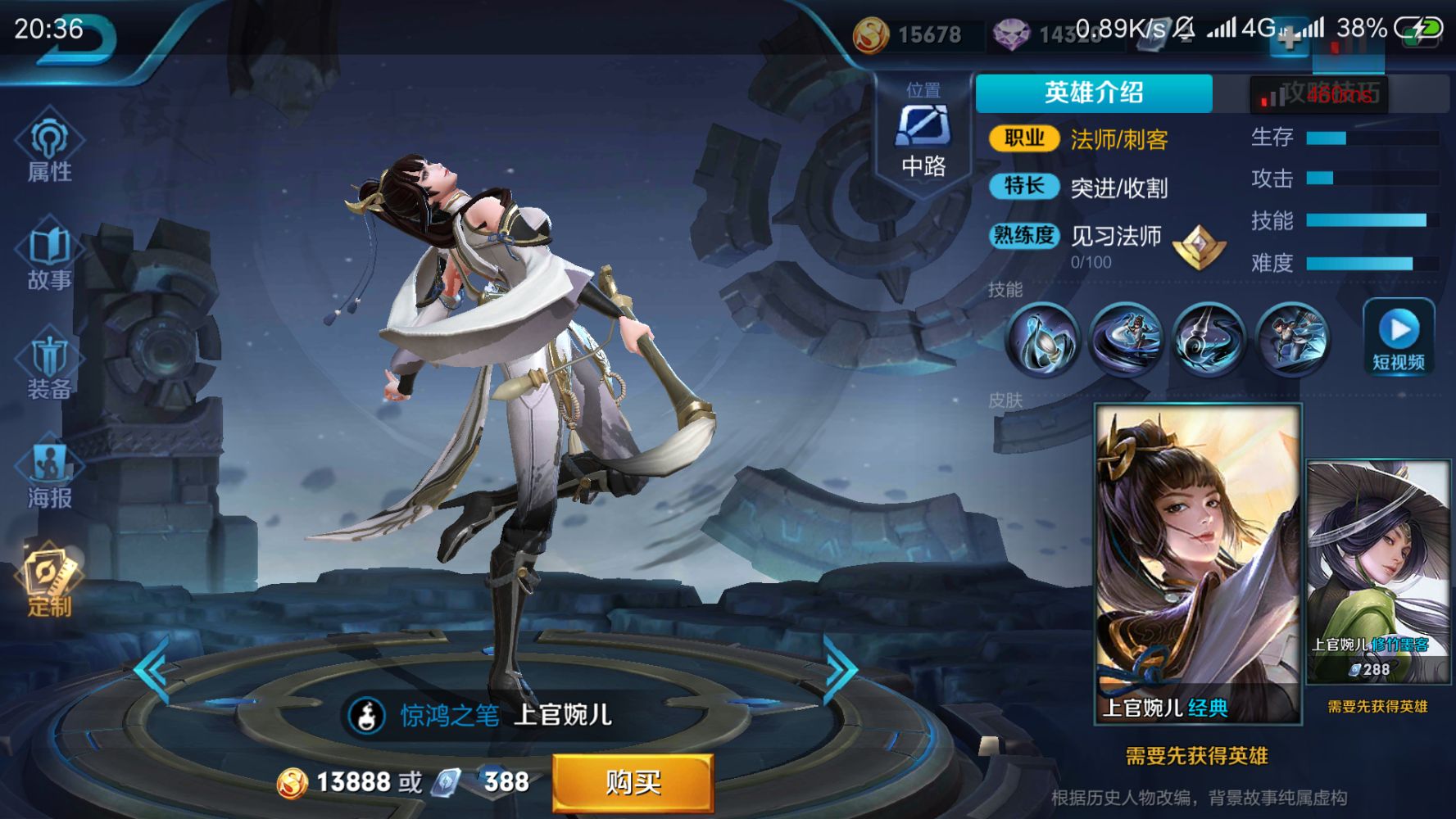Open the 定制 customize page
1456x819 pixels.
[x=49, y=581]
